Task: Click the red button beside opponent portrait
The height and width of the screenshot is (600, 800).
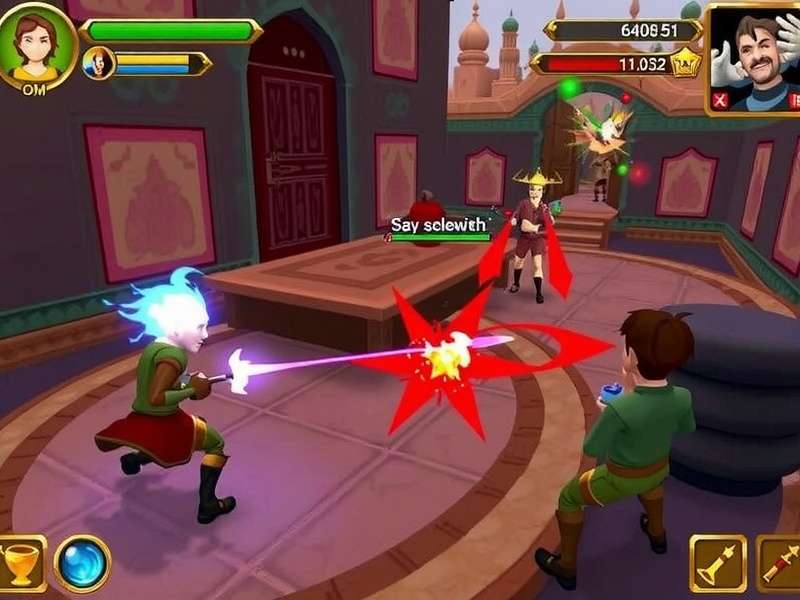Action: pyautogui.click(x=795, y=100)
